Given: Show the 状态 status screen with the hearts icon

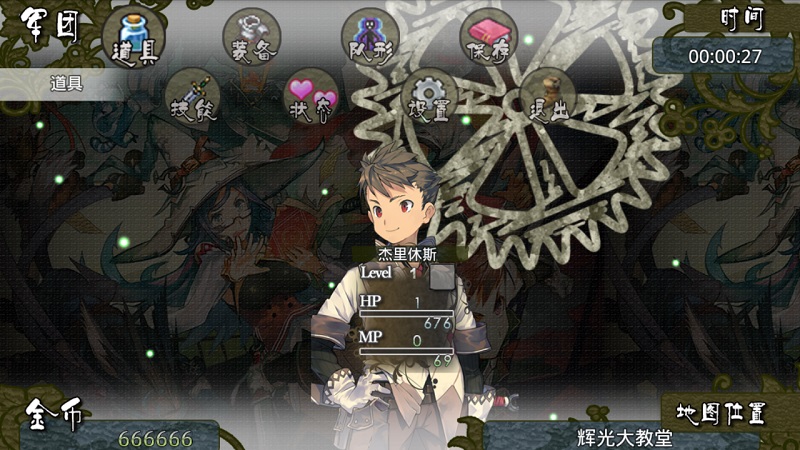Looking at the screenshot, I should pos(312,97).
